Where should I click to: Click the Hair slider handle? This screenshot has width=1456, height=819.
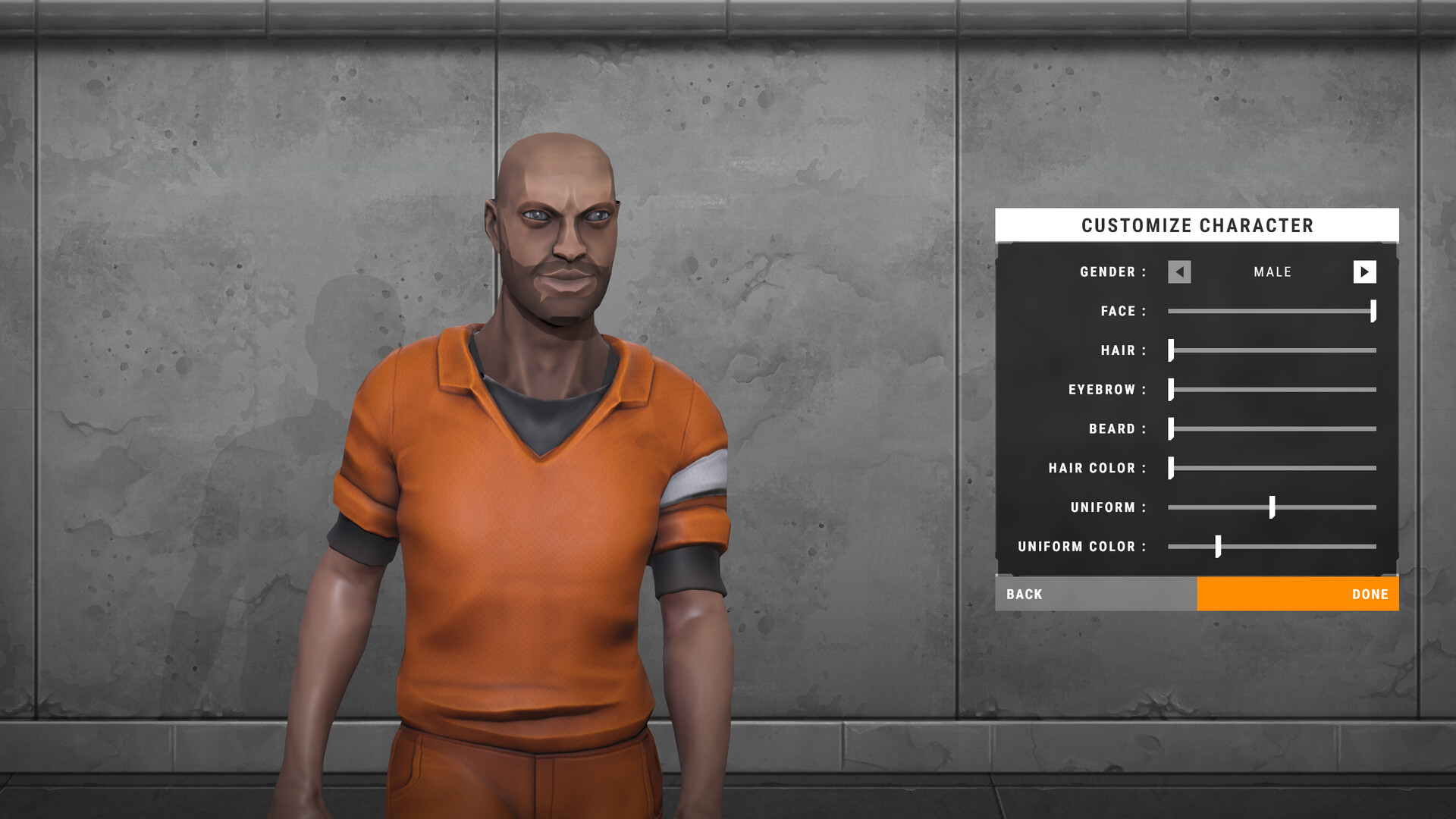tap(1172, 350)
